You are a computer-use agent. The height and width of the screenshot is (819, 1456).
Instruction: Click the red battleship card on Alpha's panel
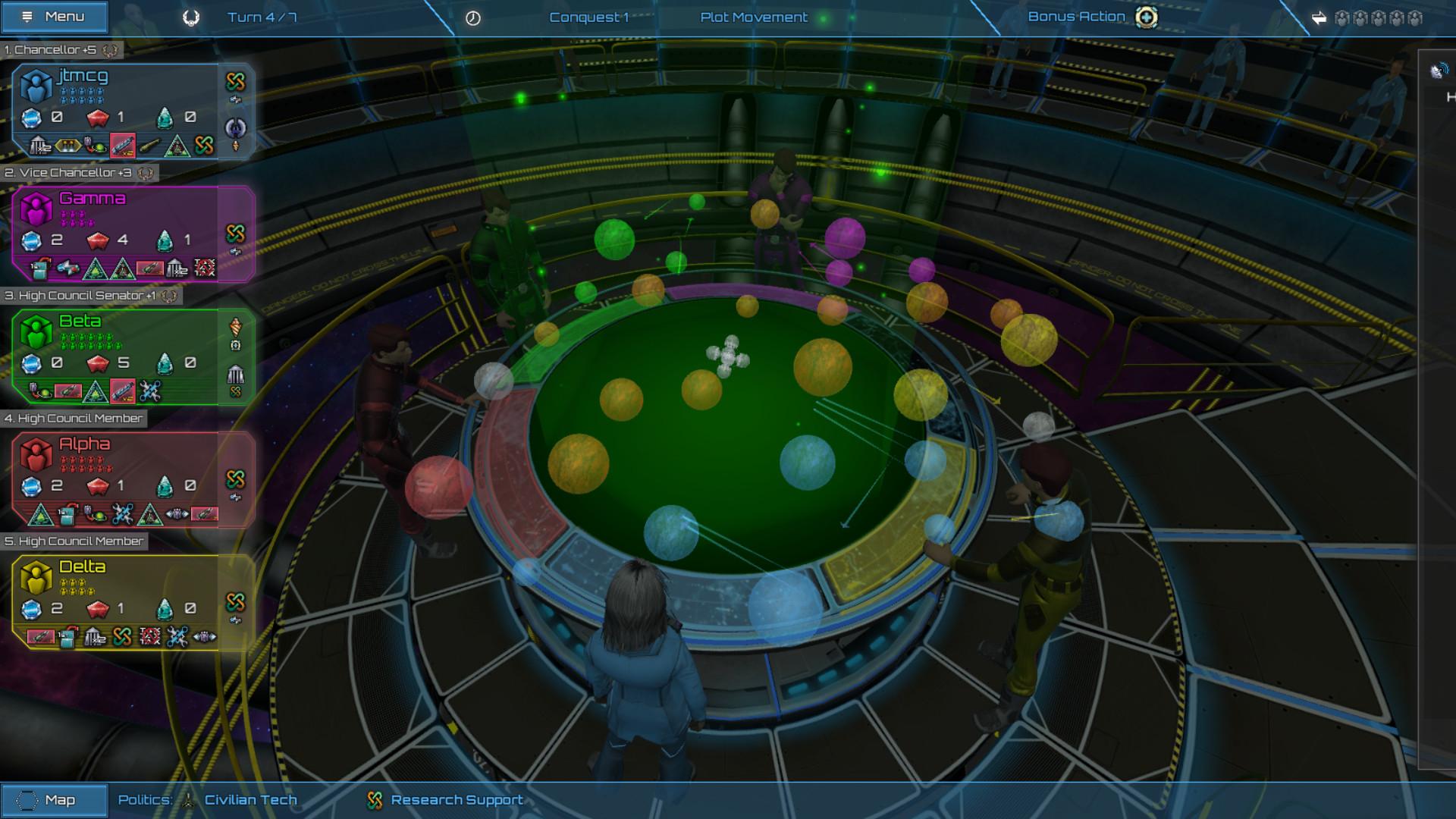(205, 514)
